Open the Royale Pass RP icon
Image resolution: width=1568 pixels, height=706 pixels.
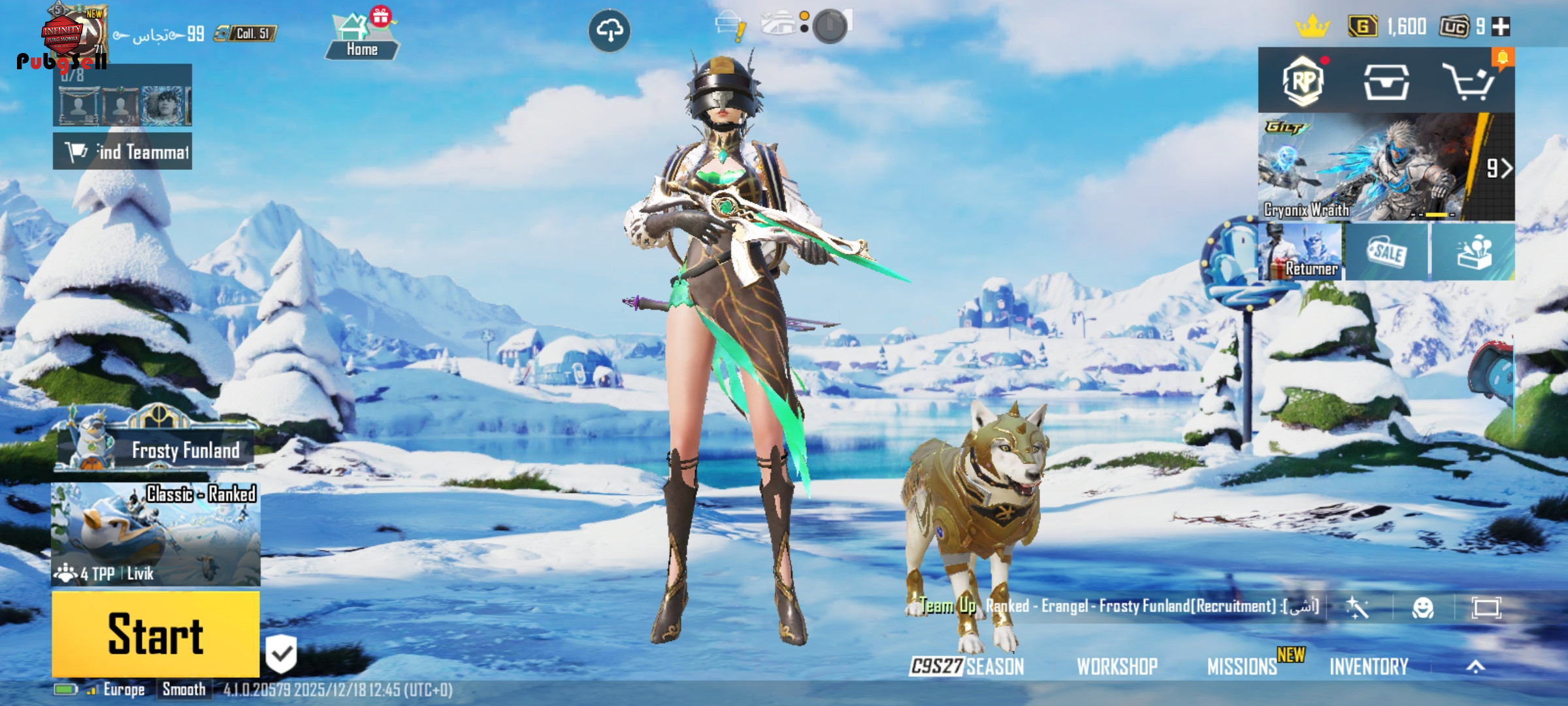tap(1303, 82)
